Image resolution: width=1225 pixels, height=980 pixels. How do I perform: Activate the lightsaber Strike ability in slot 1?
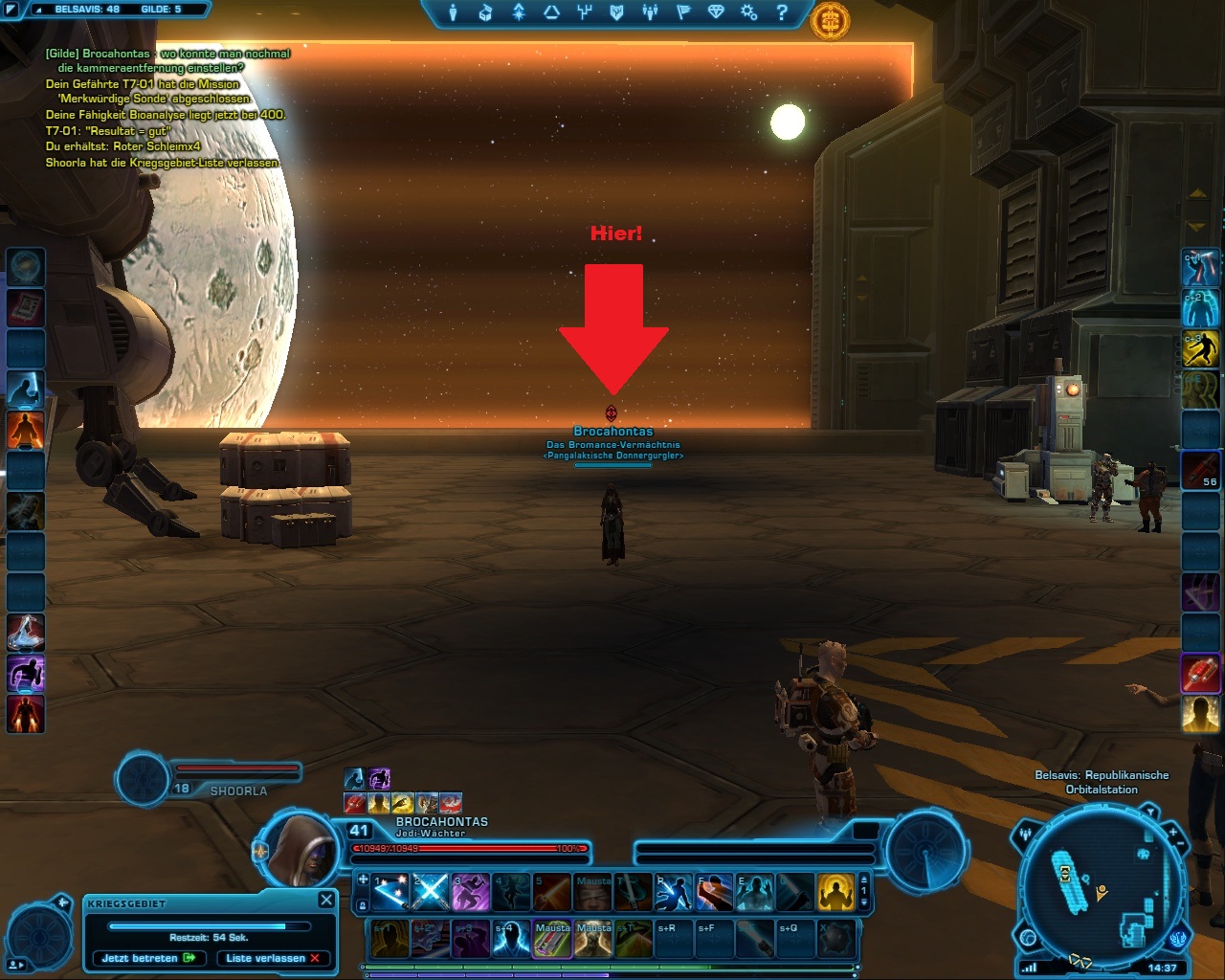390,890
